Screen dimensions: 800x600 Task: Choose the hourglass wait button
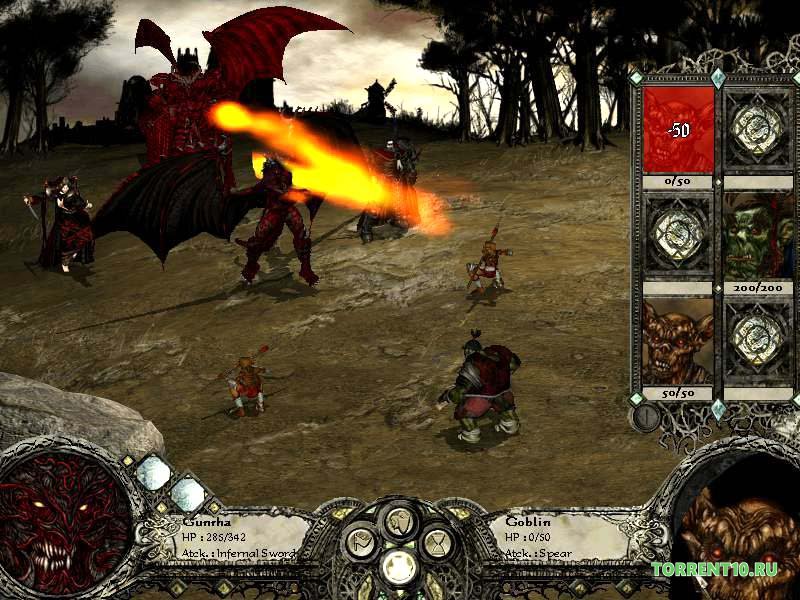coord(438,544)
